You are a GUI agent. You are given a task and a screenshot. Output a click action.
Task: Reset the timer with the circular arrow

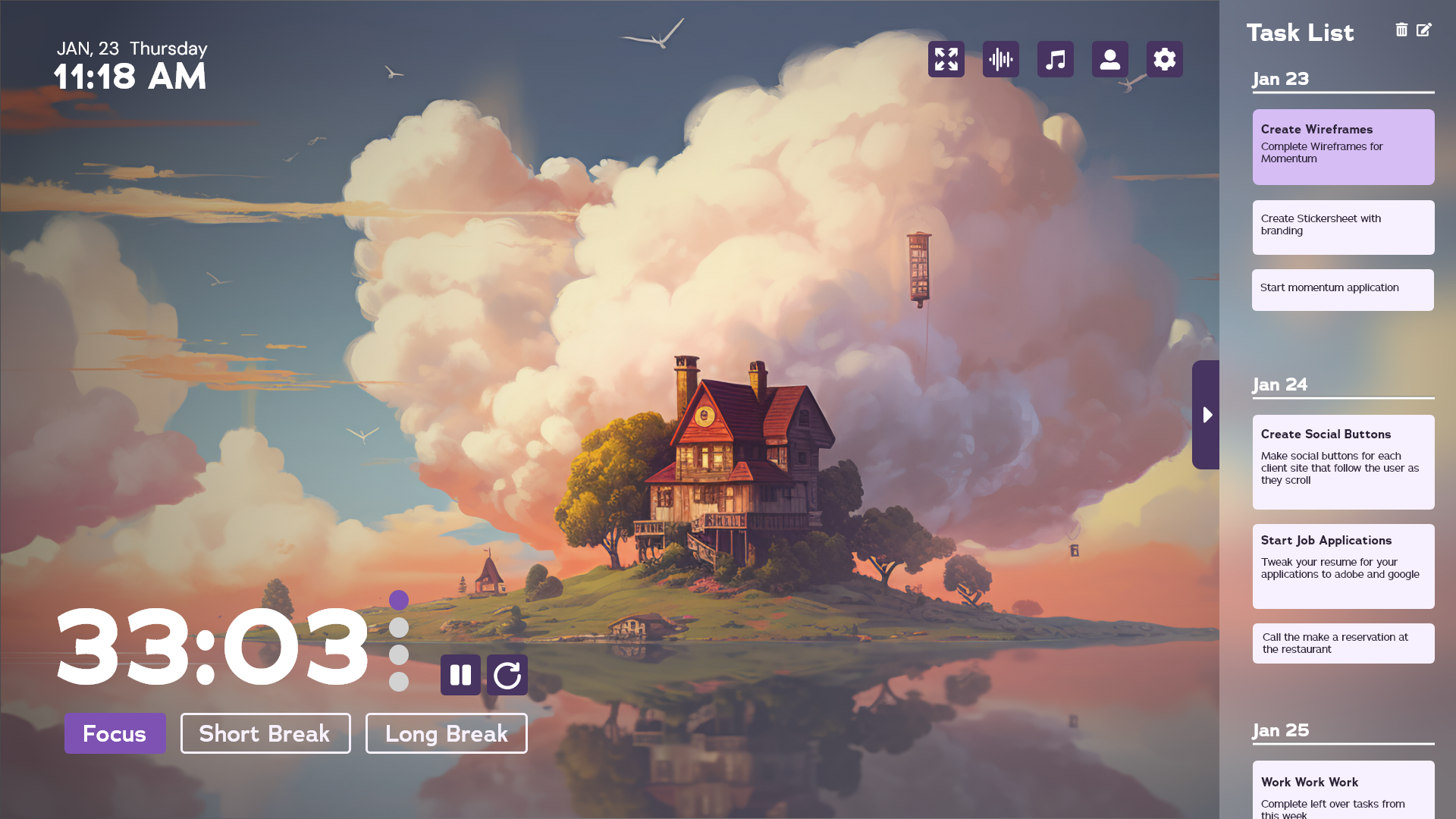507,675
